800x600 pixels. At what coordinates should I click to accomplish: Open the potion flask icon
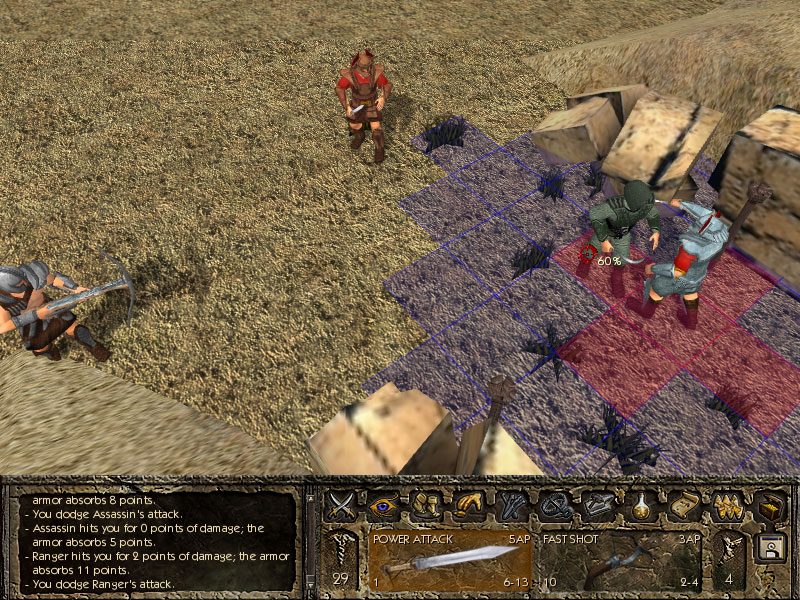click(641, 504)
